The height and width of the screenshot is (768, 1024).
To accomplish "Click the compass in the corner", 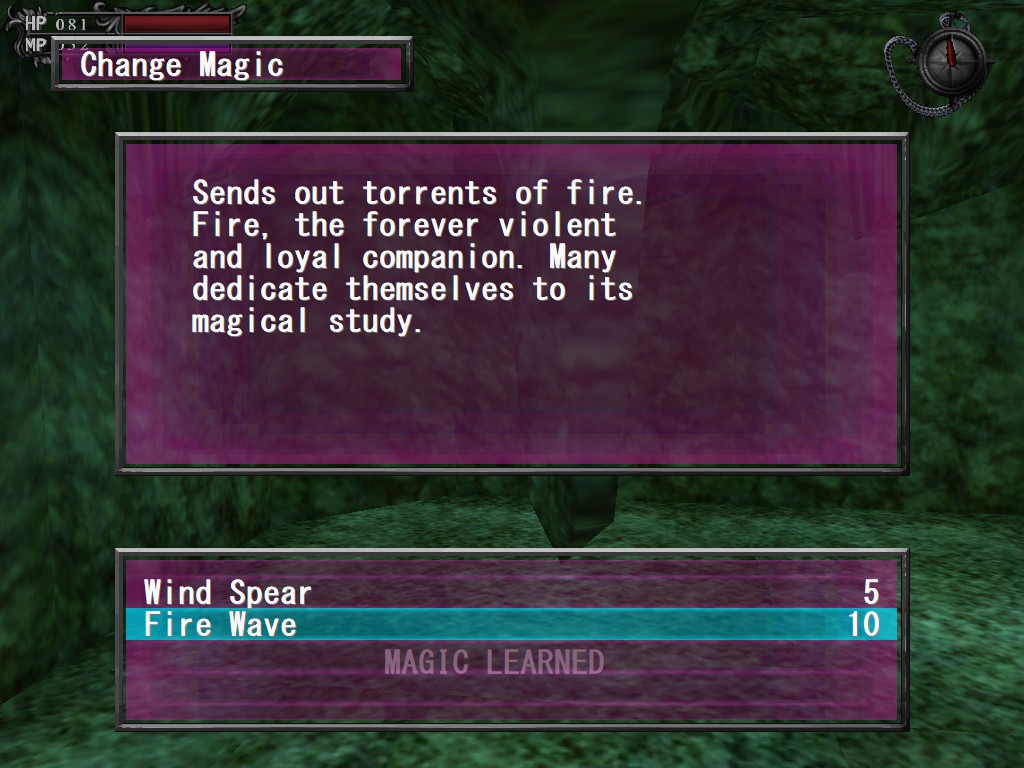I will point(952,59).
